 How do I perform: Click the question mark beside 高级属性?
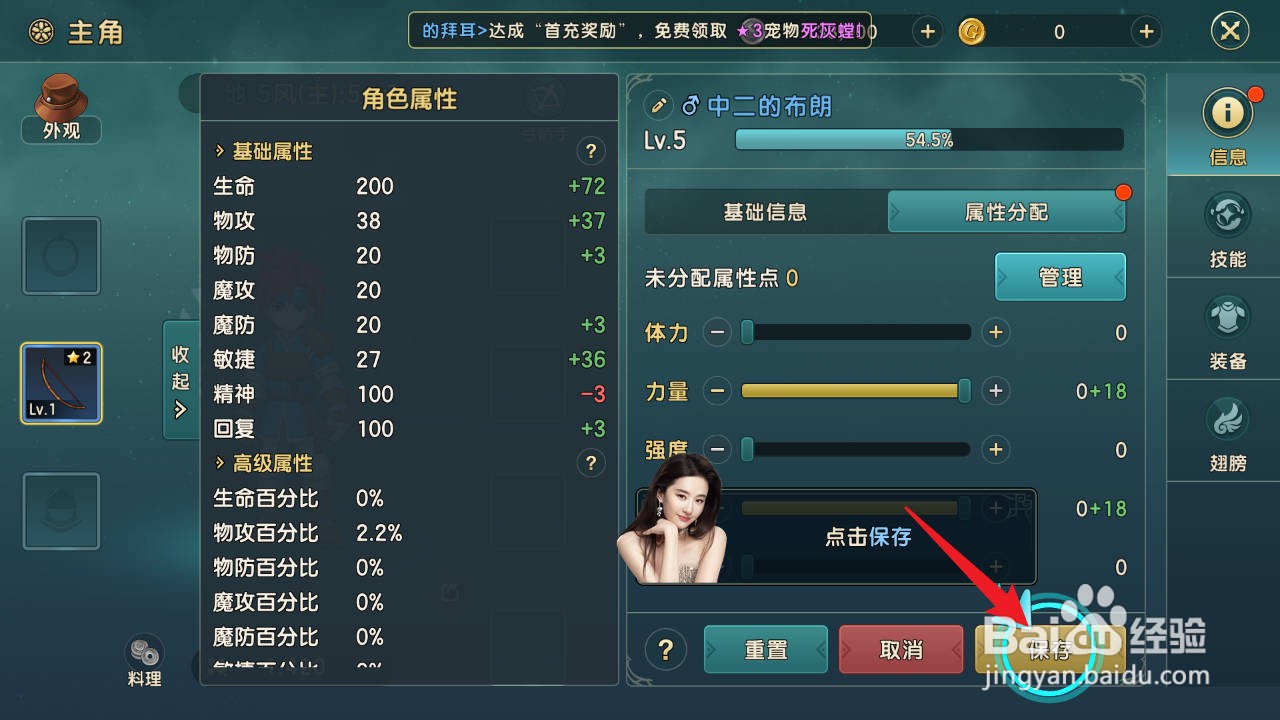[x=590, y=463]
